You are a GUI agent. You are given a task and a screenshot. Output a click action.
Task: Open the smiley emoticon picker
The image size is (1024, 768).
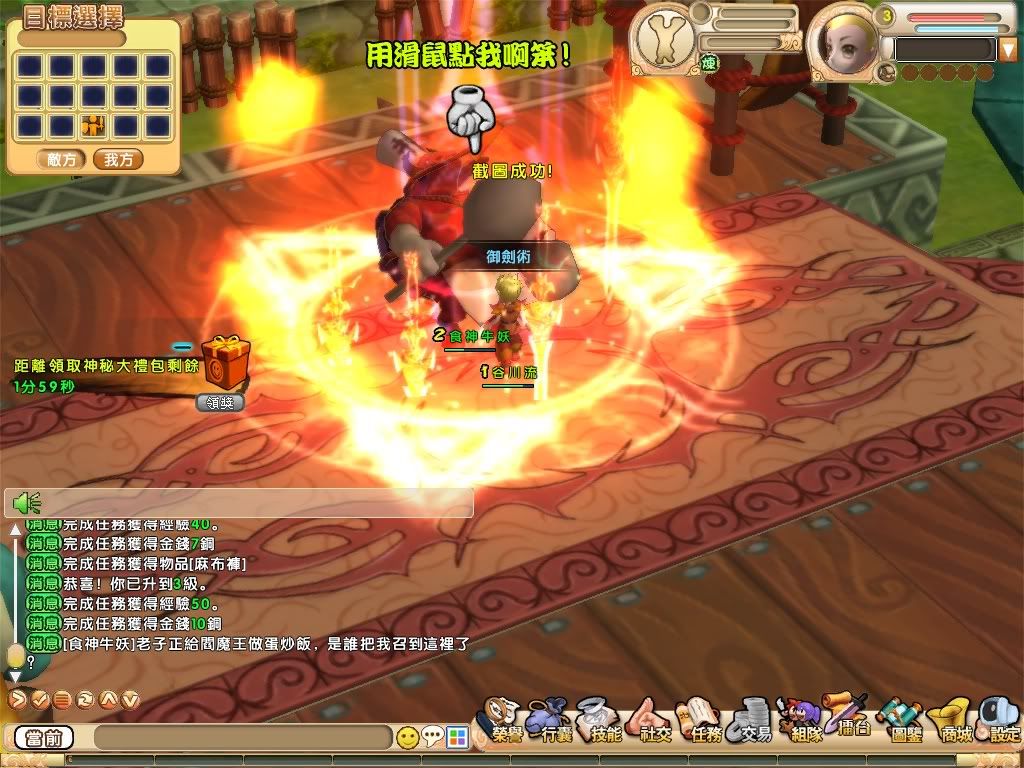click(x=407, y=738)
